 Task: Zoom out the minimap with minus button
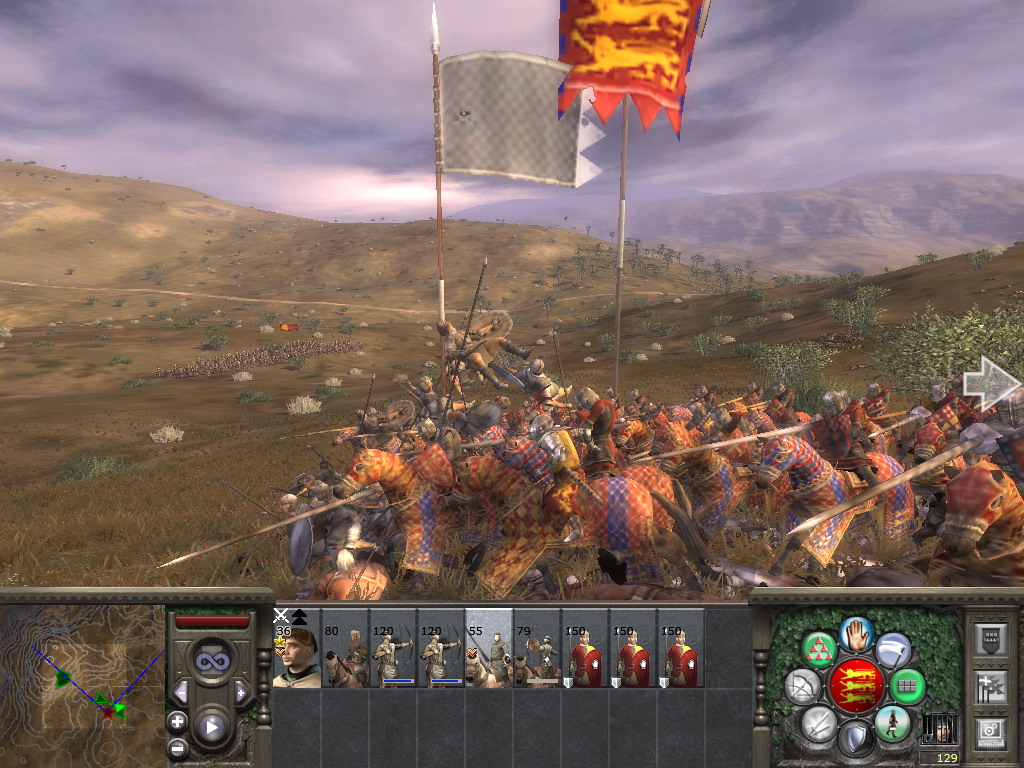(177, 746)
